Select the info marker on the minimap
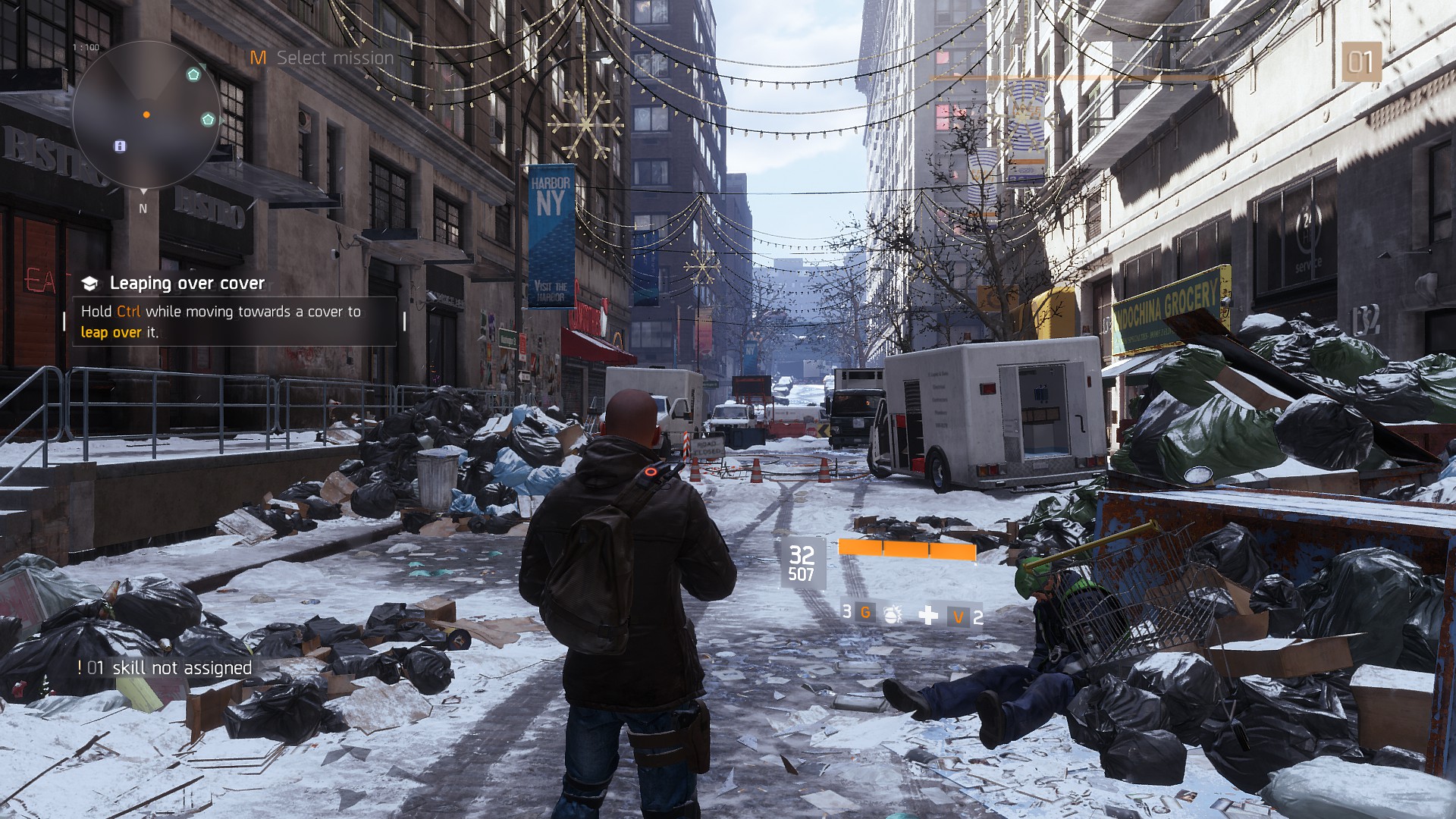This screenshot has width=1456, height=819. [x=120, y=146]
